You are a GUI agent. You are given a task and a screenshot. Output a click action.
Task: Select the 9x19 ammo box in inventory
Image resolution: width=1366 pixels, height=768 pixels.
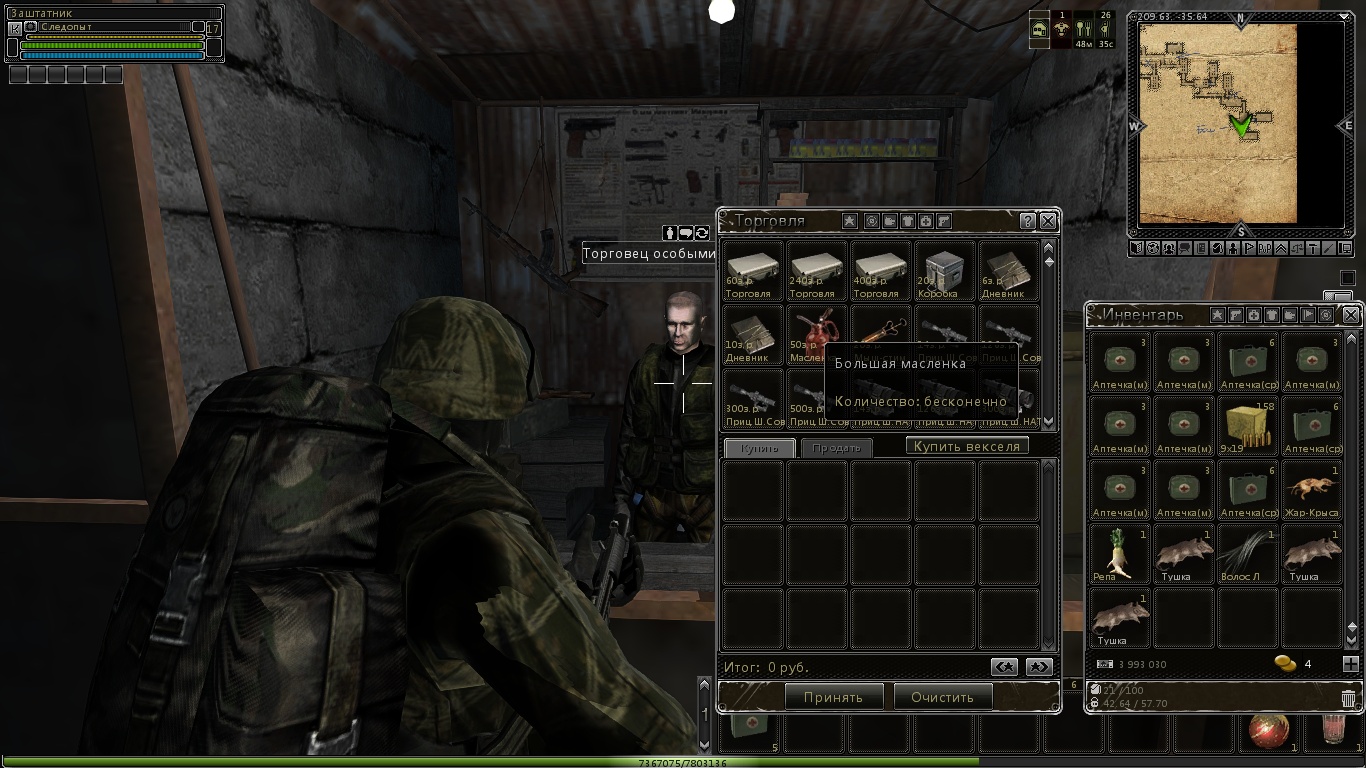coord(1248,425)
